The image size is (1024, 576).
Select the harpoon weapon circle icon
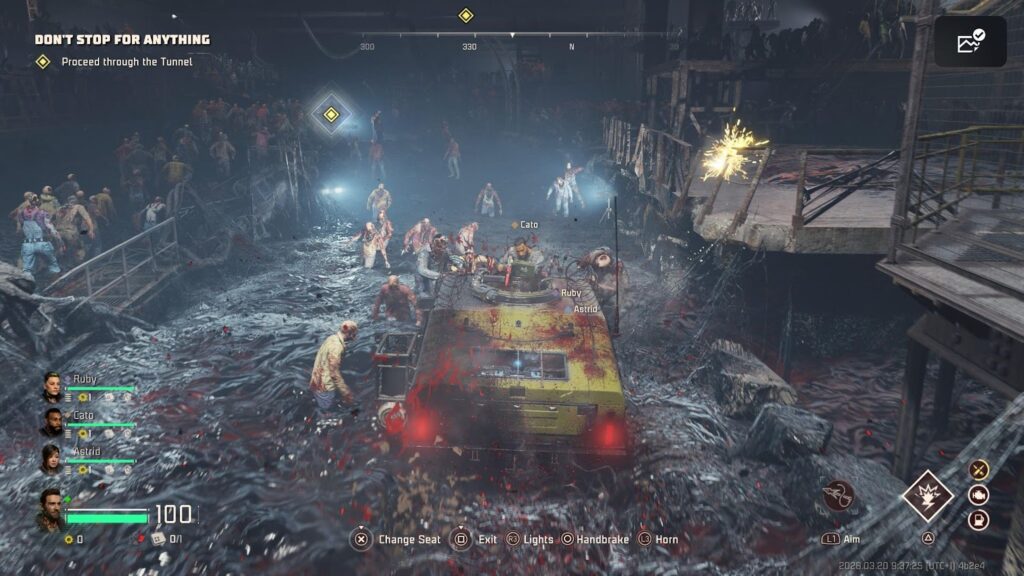838,496
